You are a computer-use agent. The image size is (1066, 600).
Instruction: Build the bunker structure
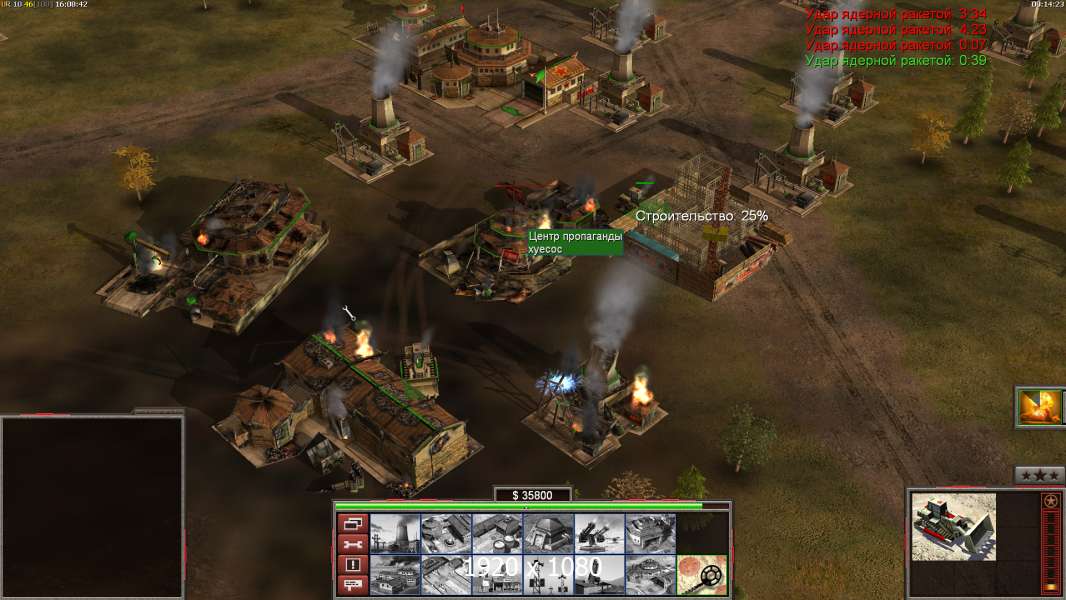[548, 534]
